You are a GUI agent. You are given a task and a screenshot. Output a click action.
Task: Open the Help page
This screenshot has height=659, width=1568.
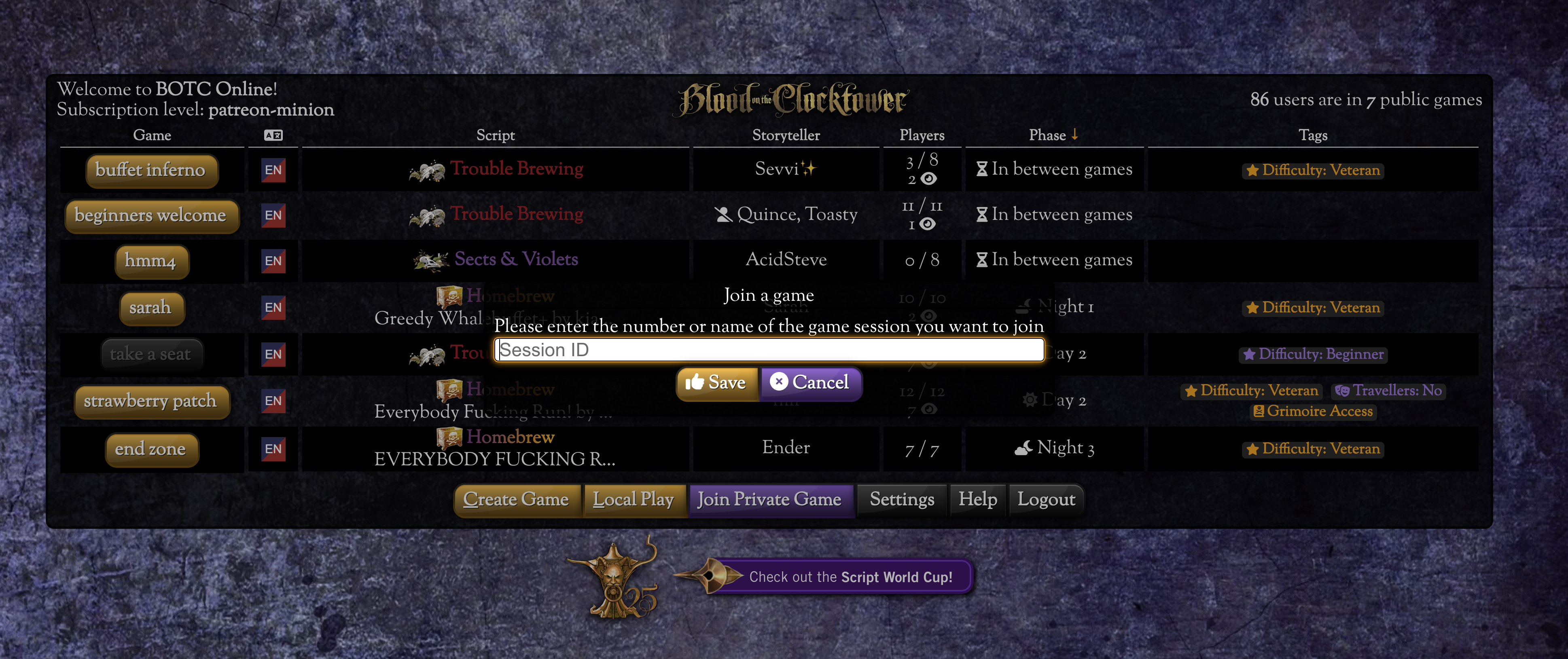pos(977,500)
